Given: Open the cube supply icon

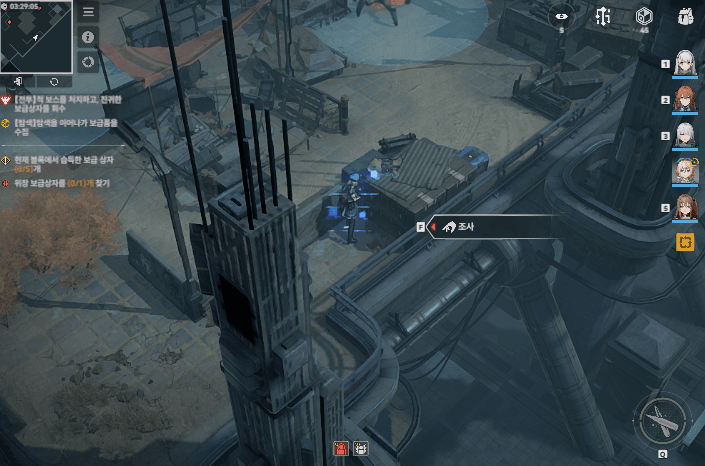Looking at the screenshot, I should point(644,16).
